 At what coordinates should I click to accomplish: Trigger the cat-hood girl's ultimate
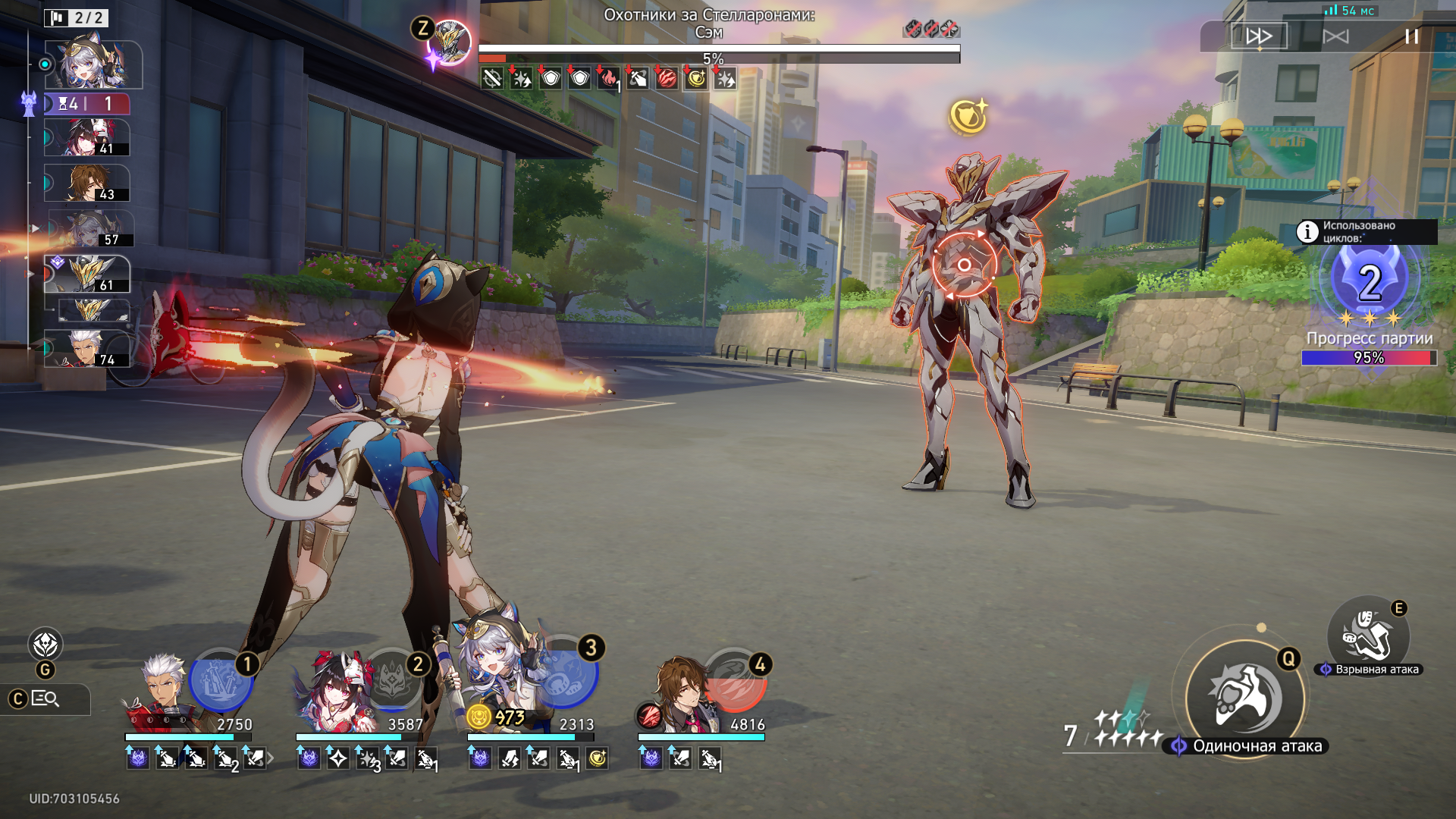click(x=565, y=673)
